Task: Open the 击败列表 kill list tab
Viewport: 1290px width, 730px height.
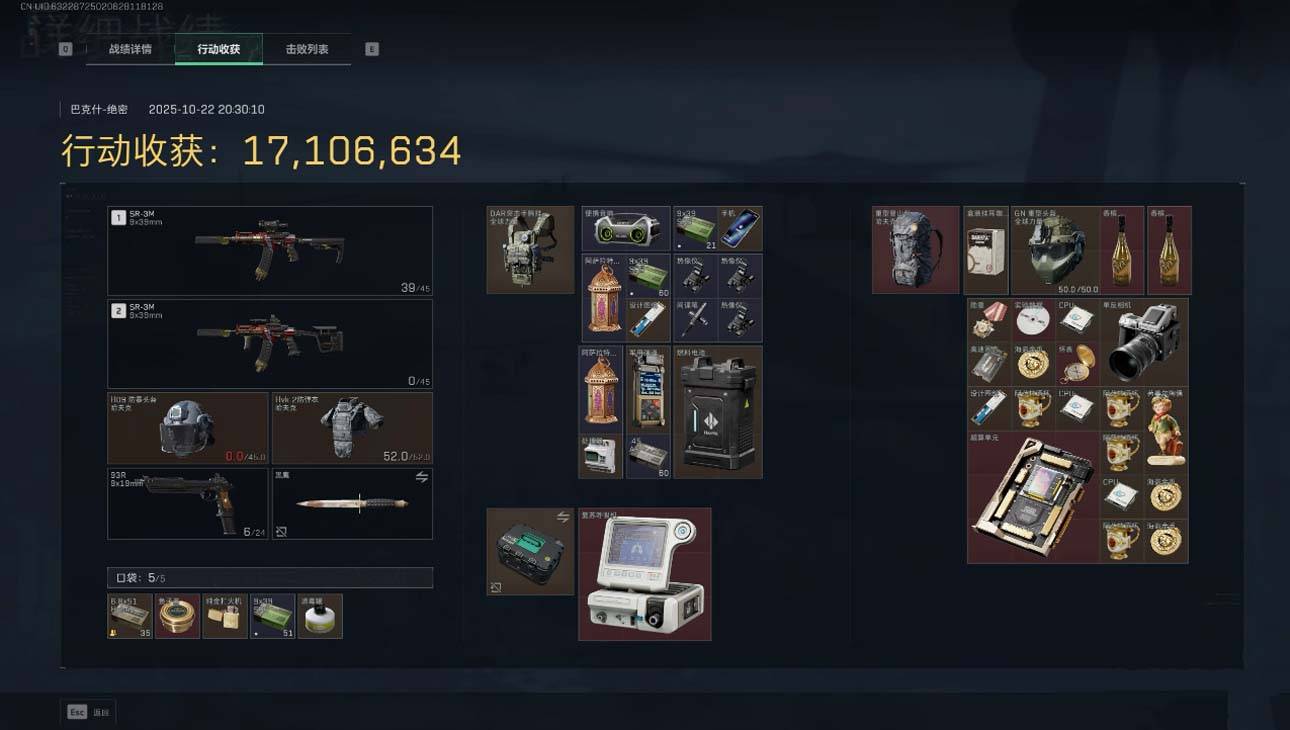Action: pyautogui.click(x=307, y=49)
